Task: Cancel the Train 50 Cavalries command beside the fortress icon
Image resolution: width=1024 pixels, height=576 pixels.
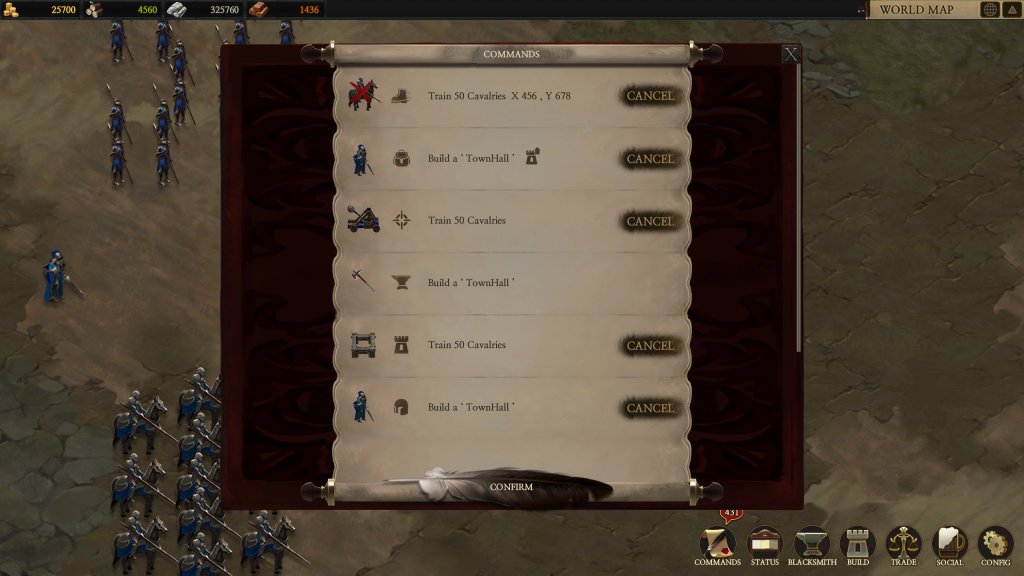Action: pos(650,346)
